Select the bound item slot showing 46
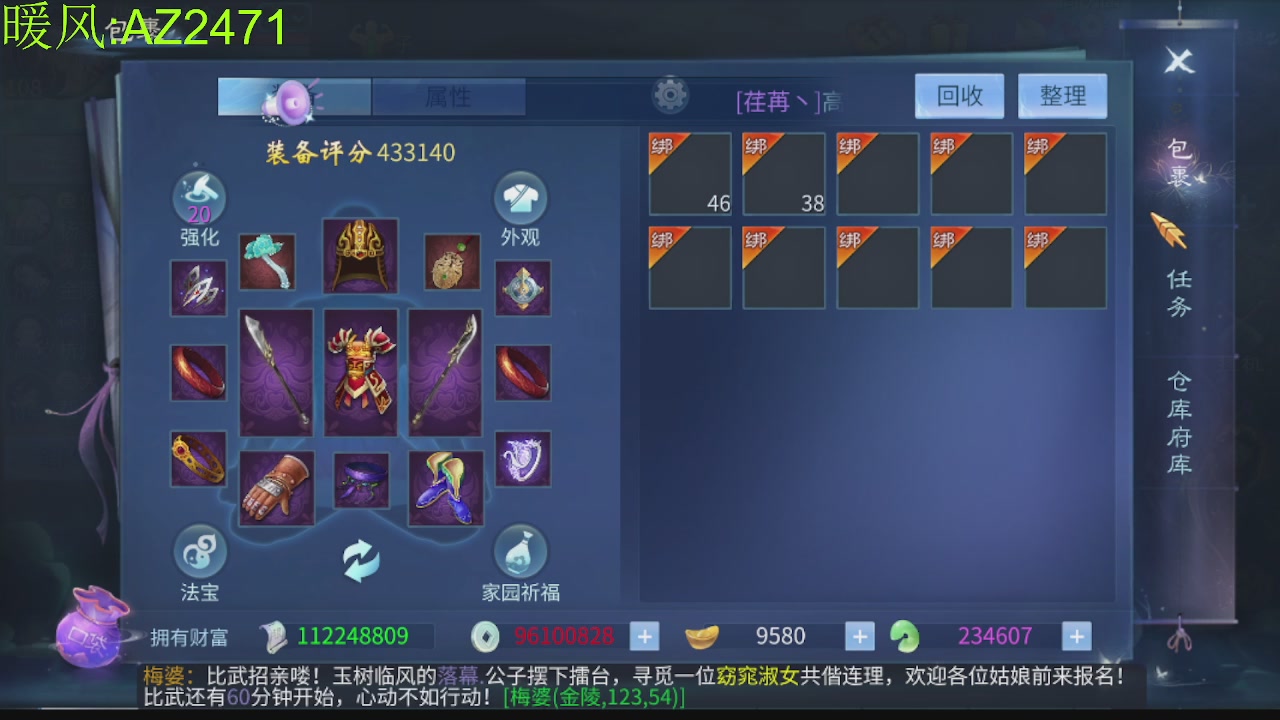This screenshot has width=1280, height=720. point(690,173)
